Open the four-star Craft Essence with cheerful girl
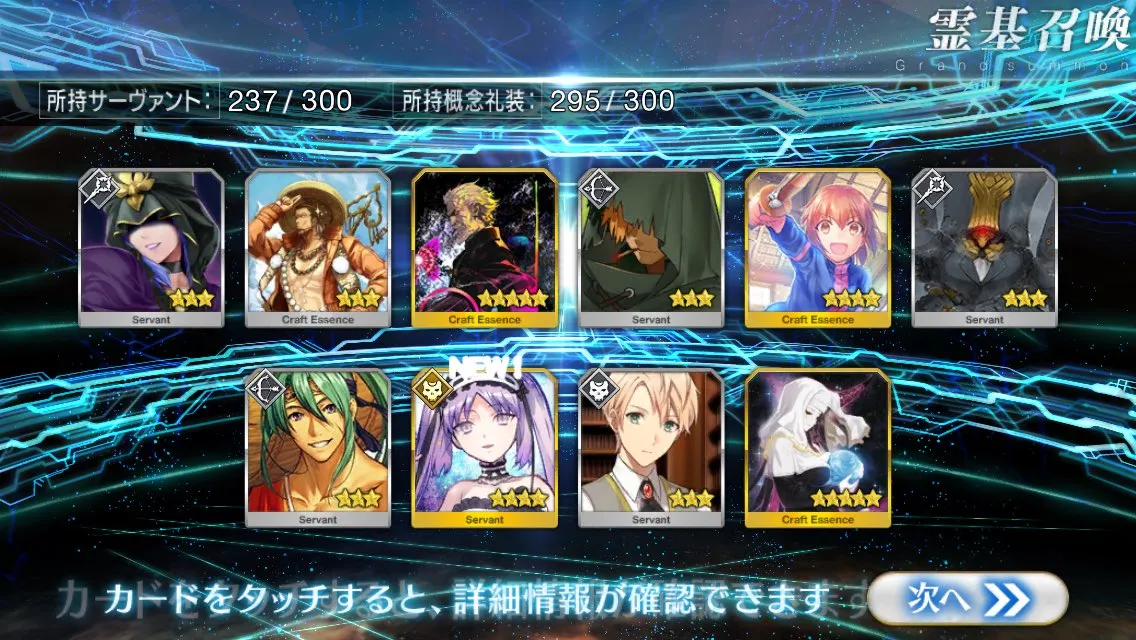Viewport: 1136px width, 640px height. pos(817,248)
